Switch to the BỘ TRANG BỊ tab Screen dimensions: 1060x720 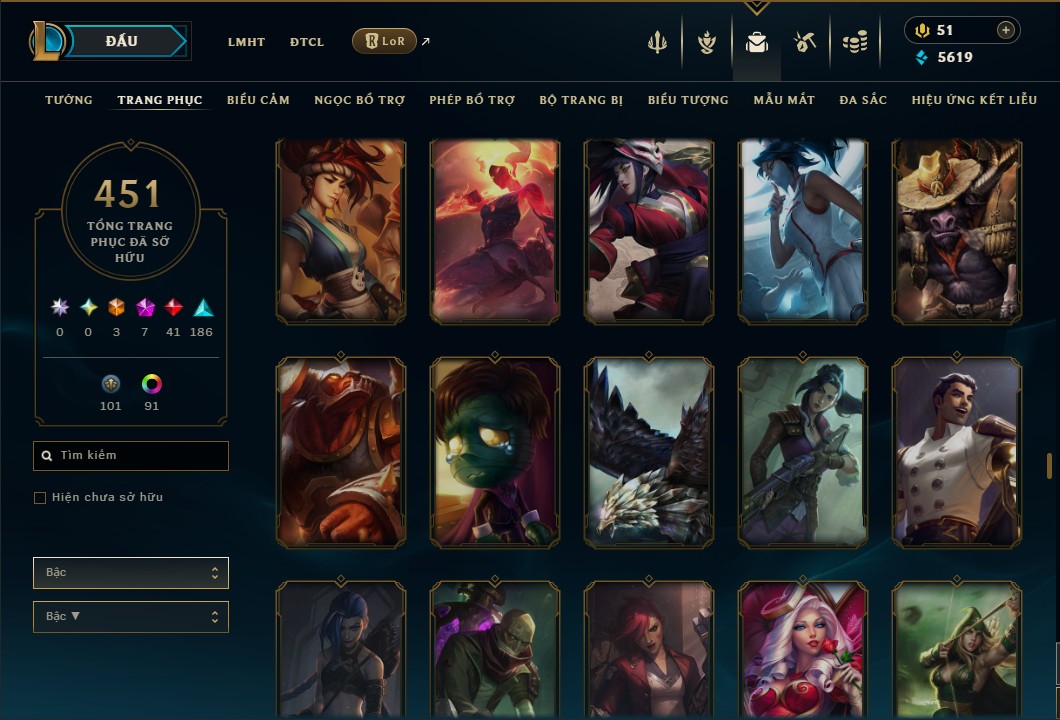click(x=581, y=100)
